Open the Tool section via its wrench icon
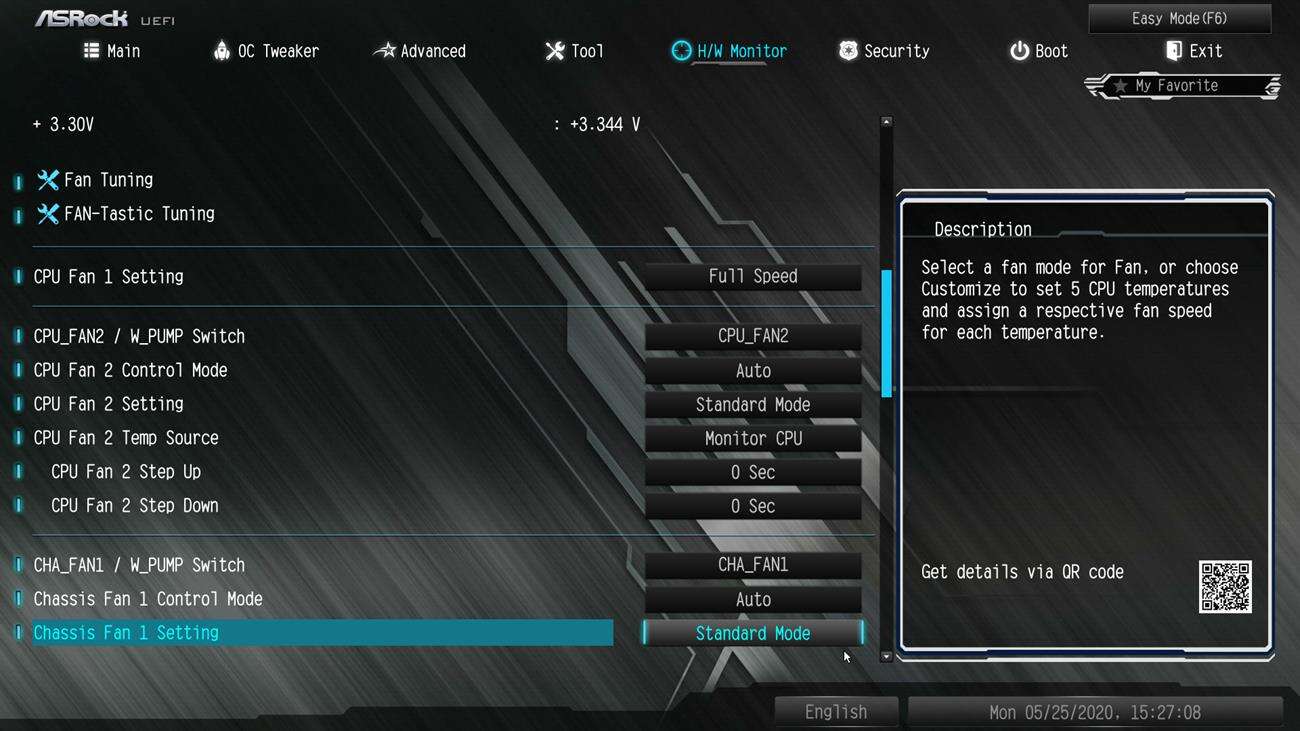The height and width of the screenshot is (731, 1300). (556, 50)
